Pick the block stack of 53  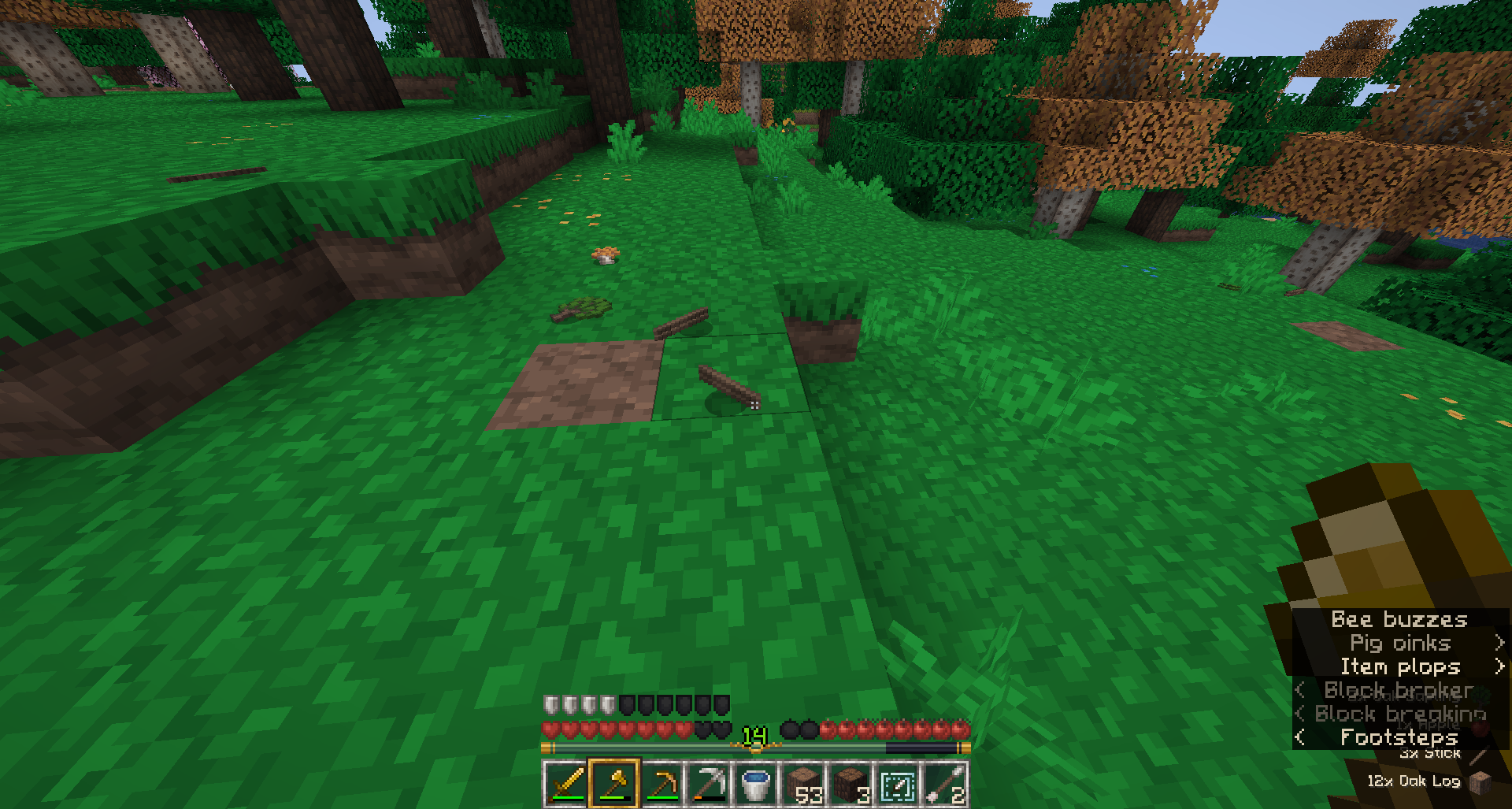pos(803,785)
